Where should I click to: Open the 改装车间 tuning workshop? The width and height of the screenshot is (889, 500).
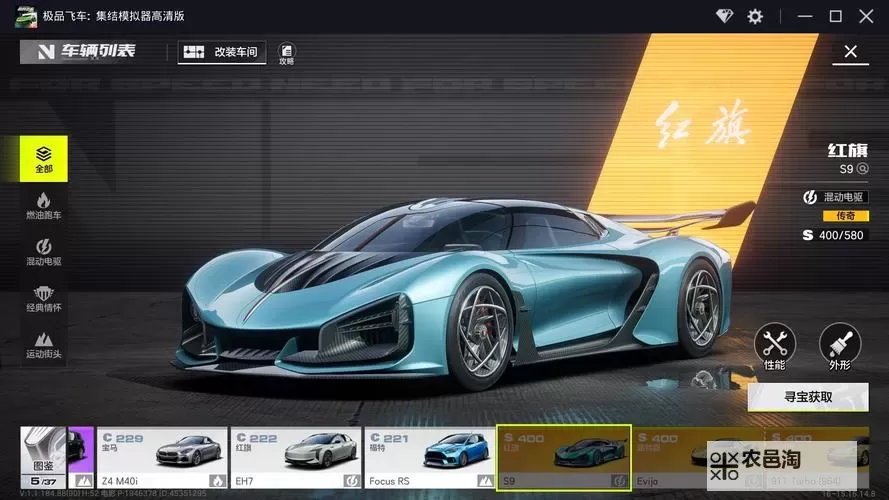click(222, 52)
